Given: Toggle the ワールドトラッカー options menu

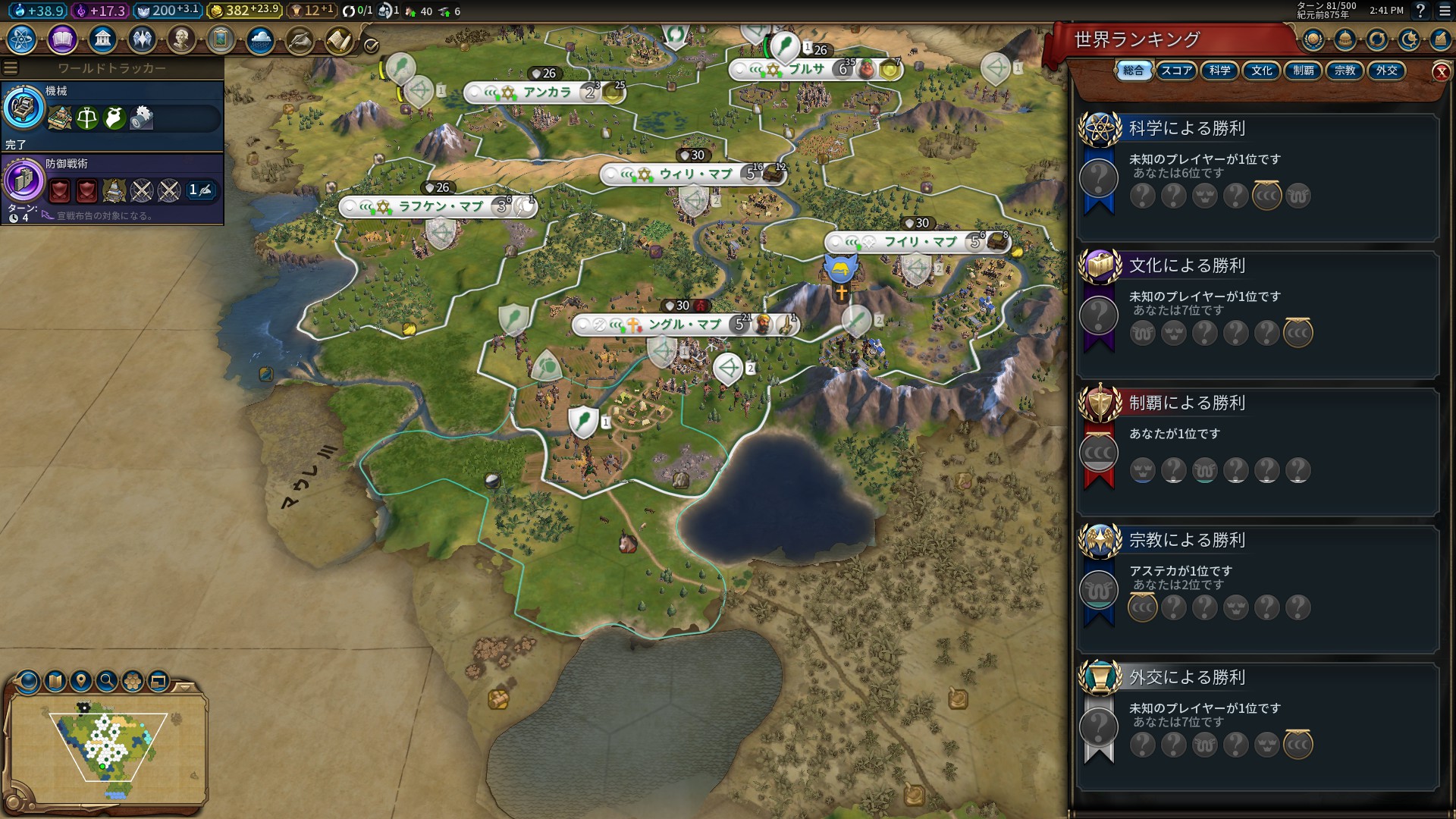Looking at the screenshot, I should [11, 68].
